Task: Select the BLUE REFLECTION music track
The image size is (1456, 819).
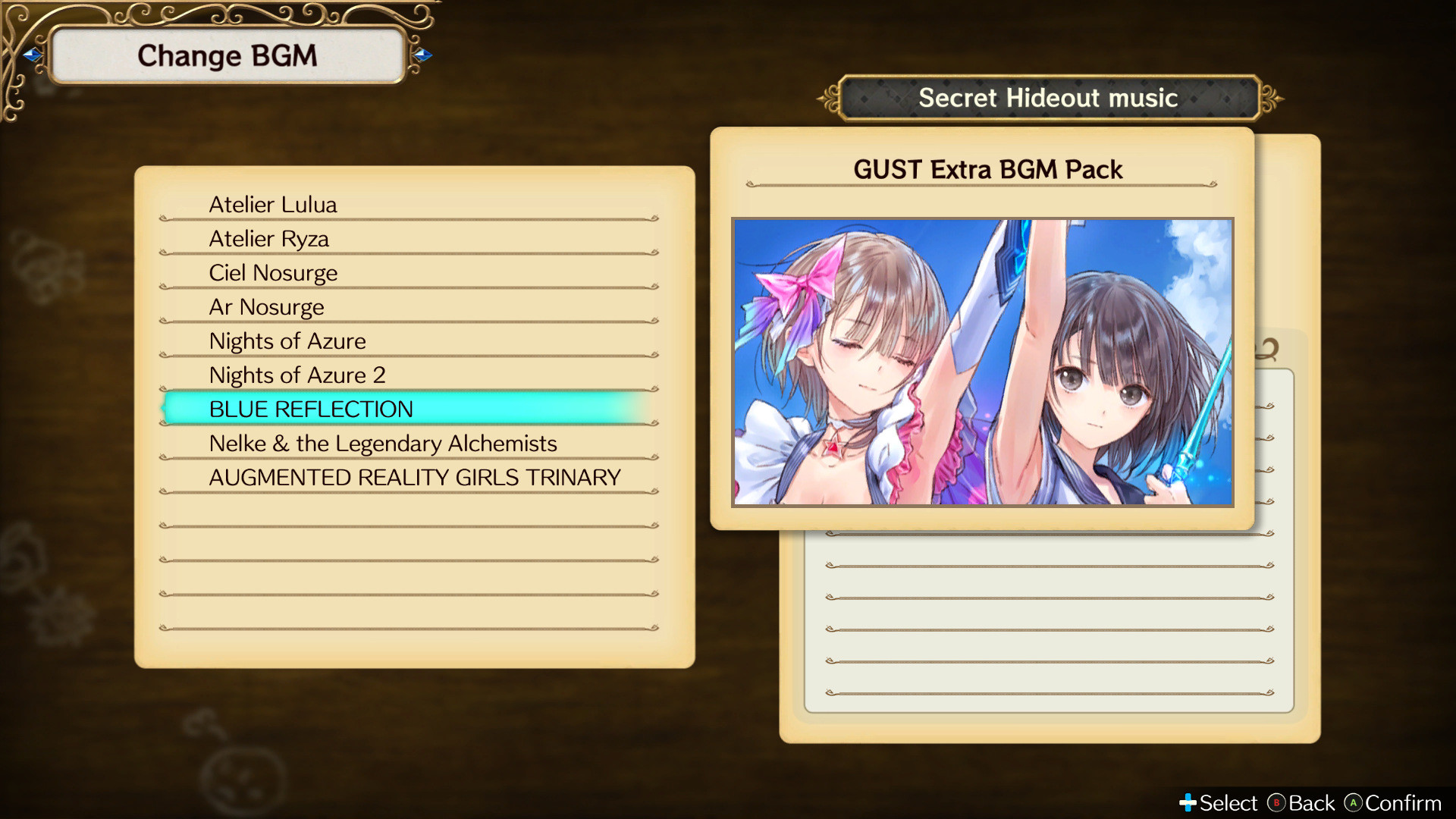Action: tap(311, 409)
